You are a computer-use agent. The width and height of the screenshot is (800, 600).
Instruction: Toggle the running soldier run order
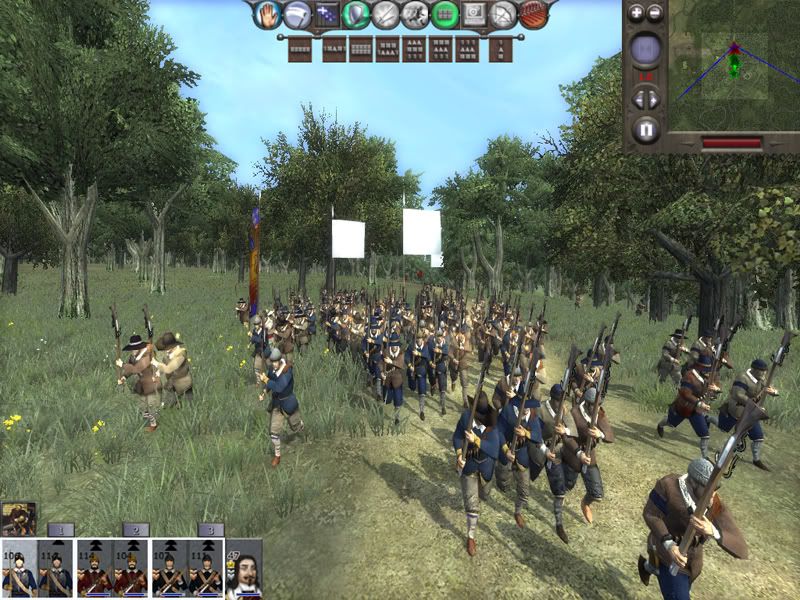point(415,14)
